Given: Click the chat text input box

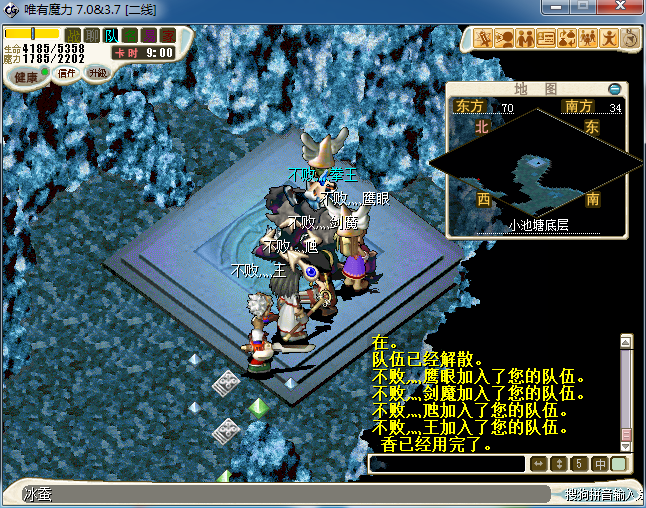Looking at the screenshot, I should click(x=447, y=464).
